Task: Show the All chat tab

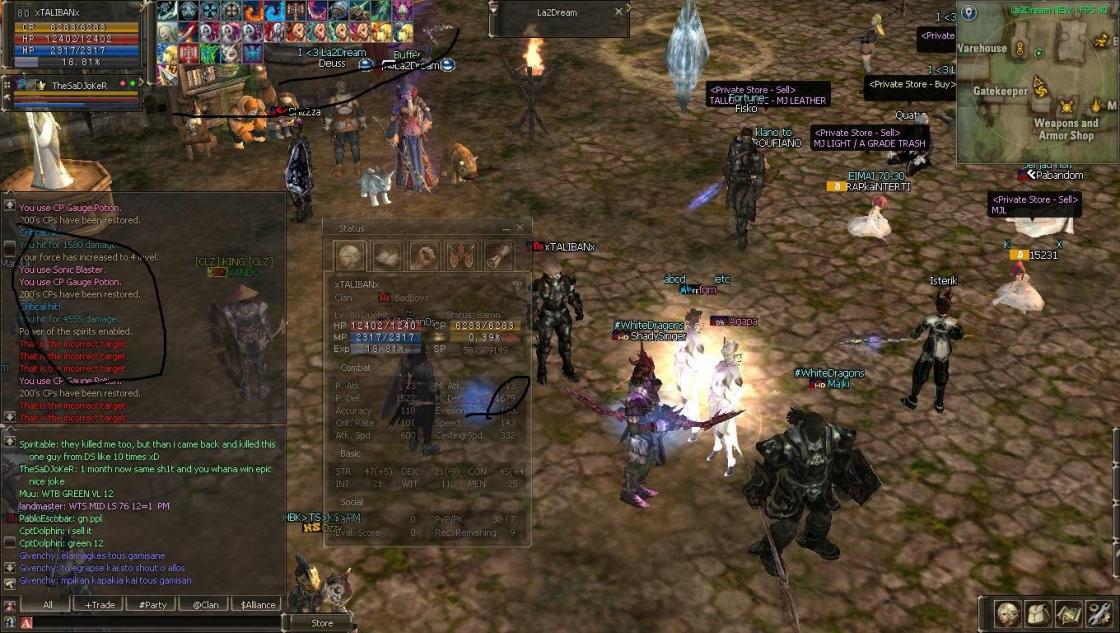Action: [x=47, y=604]
